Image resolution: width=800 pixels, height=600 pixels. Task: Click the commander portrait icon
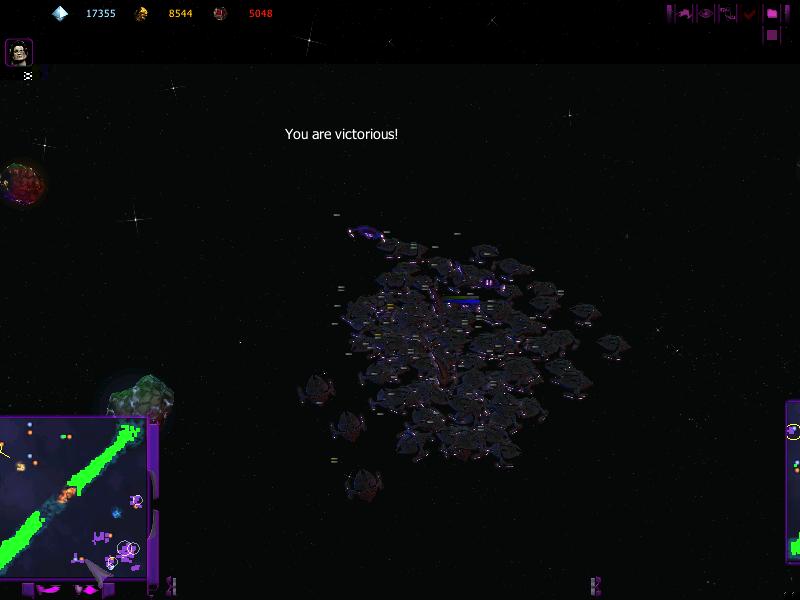pyautogui.click(x=19, y=52)
